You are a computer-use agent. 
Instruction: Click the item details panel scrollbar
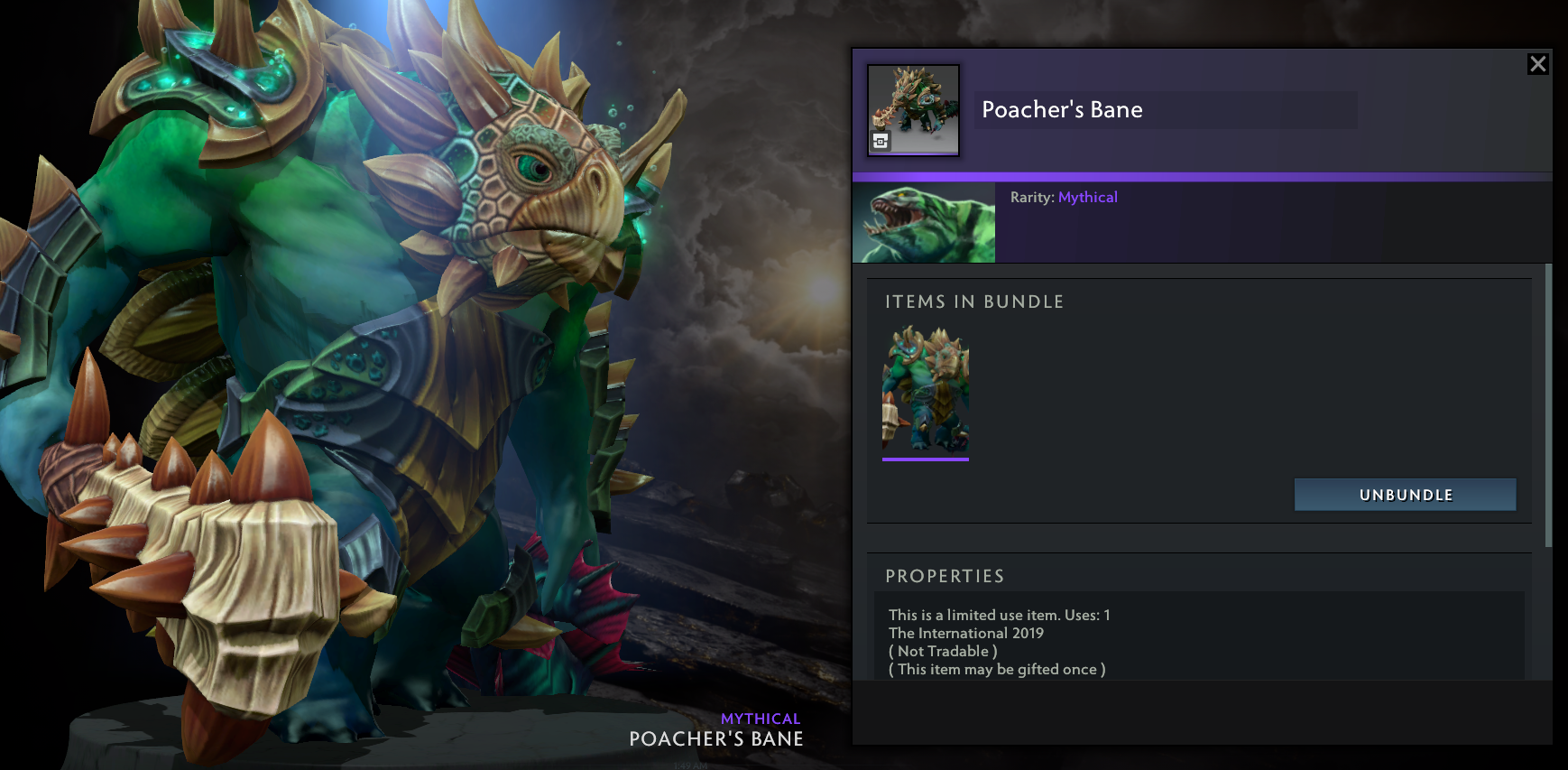coord(1548,405)
